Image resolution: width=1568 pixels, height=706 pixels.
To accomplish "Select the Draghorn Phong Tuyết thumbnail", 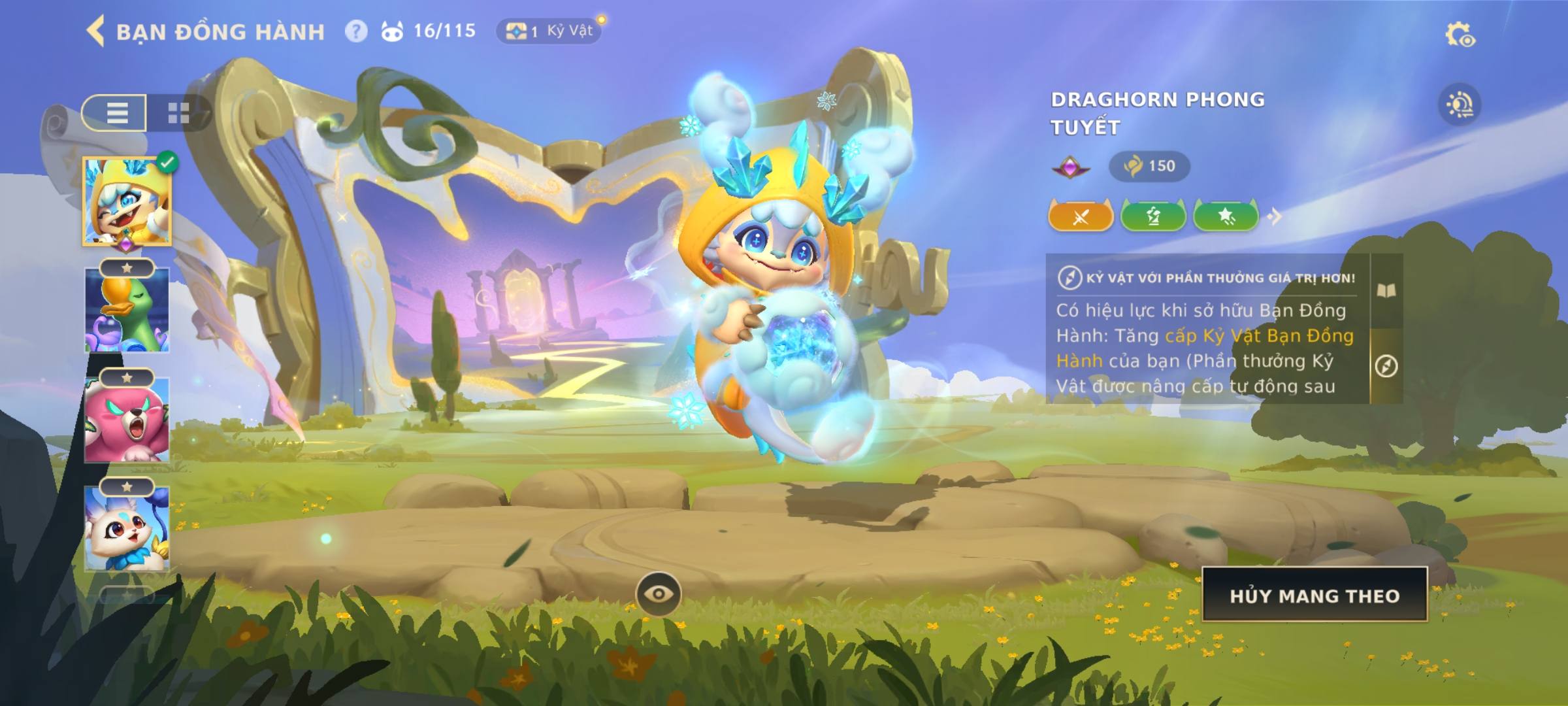I will coord(127,201).
